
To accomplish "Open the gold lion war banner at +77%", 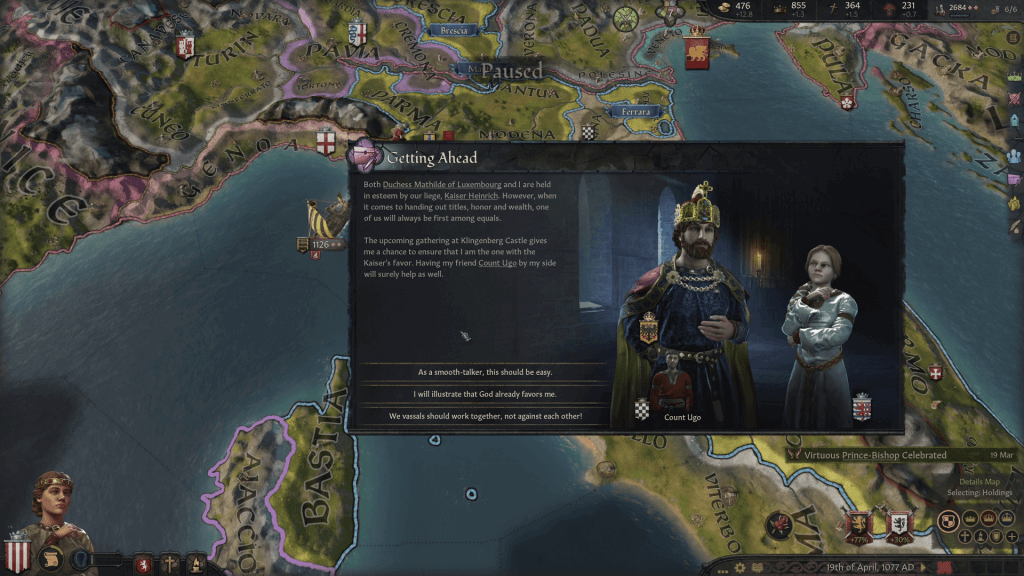I will pyautogui.click(x=857, y=523).
